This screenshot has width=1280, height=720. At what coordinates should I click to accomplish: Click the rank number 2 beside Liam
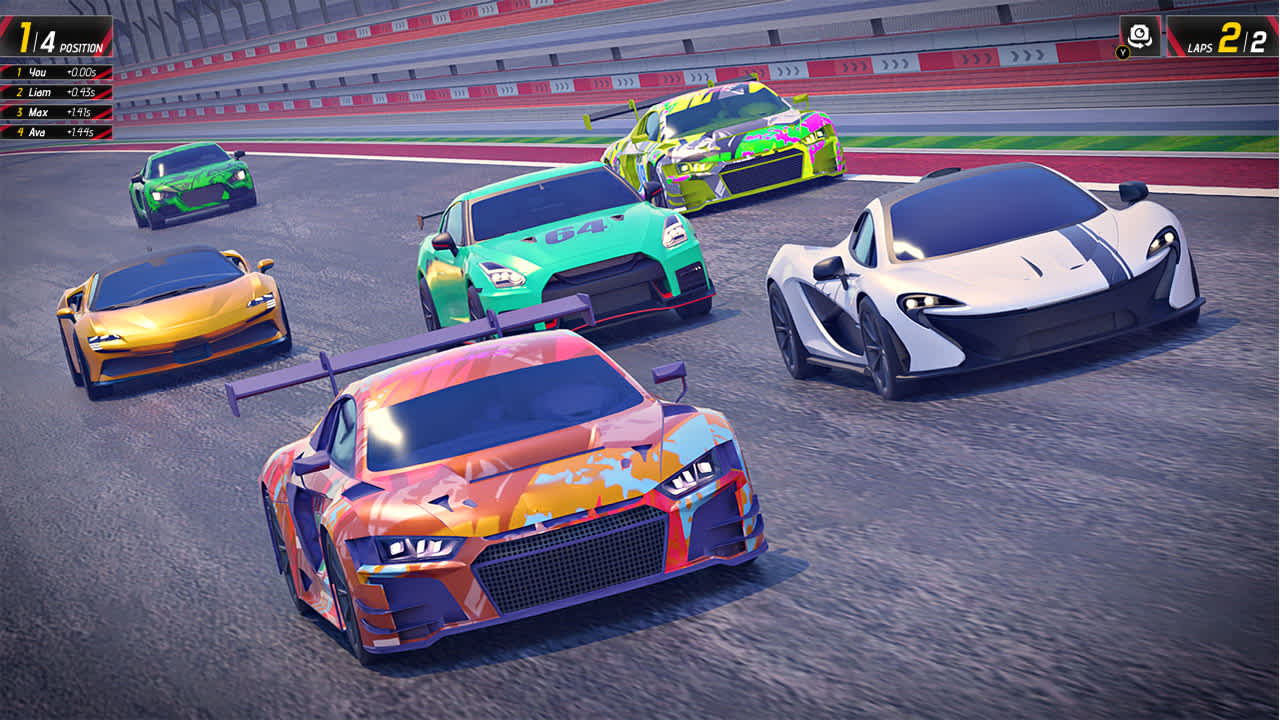[x=20, y=90]
